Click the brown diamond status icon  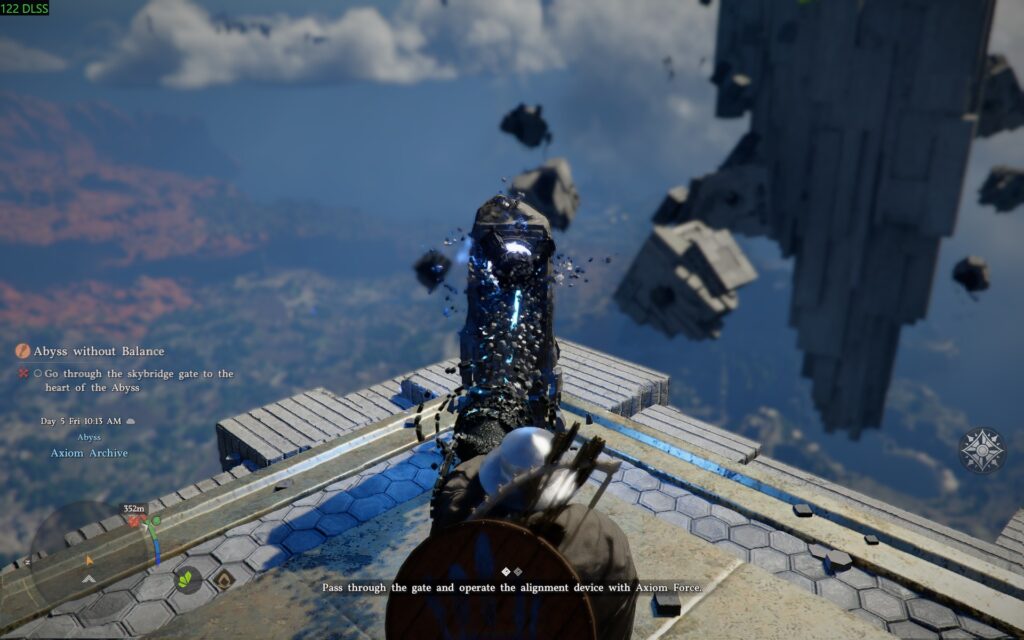(x=224, y=578)
